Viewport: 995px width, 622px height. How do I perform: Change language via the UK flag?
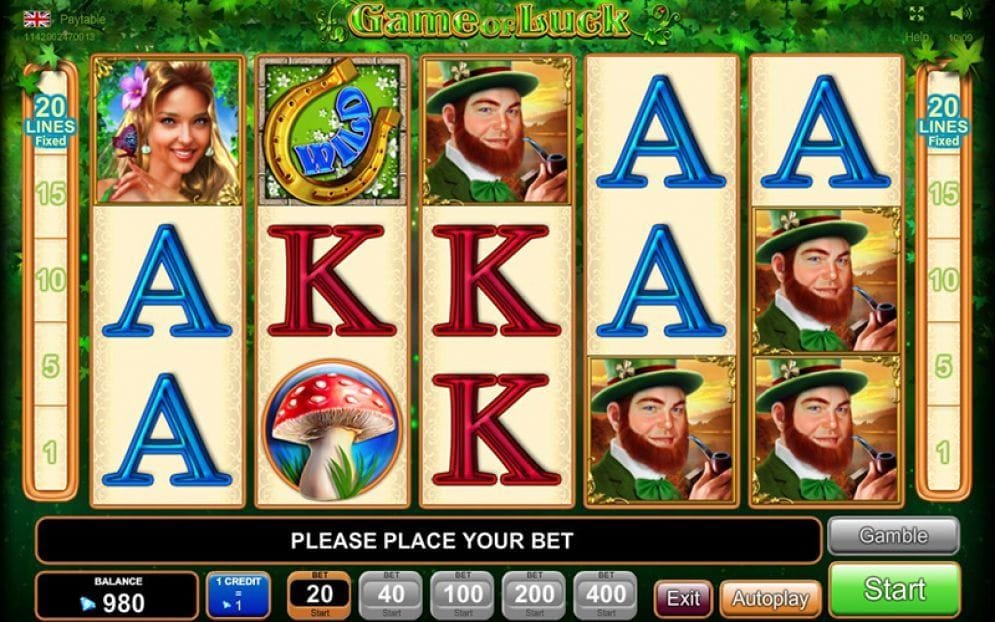coord(37,19)
